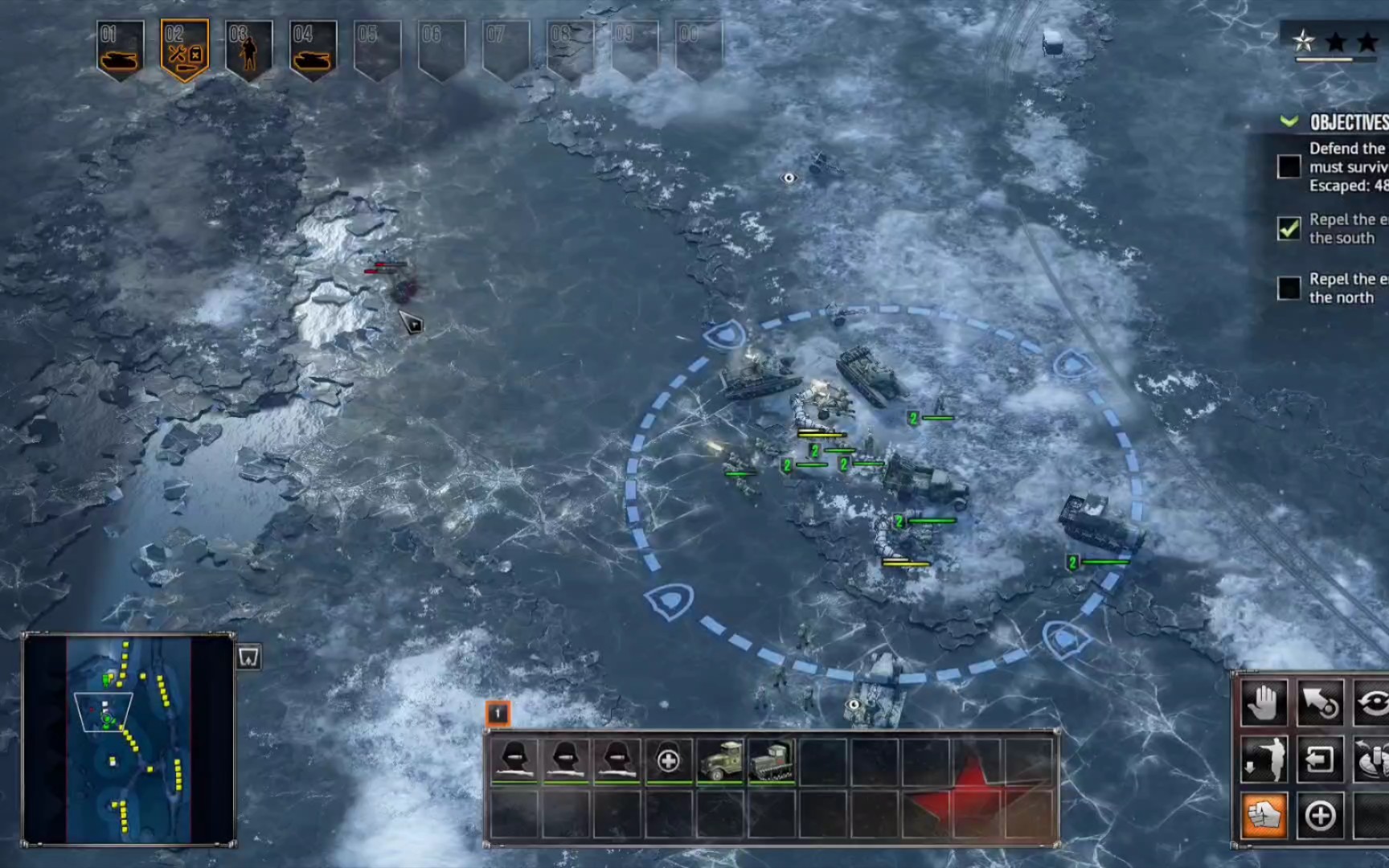
Task: Click the Reverse arrow command icon
Action: tap(1320, 759)
